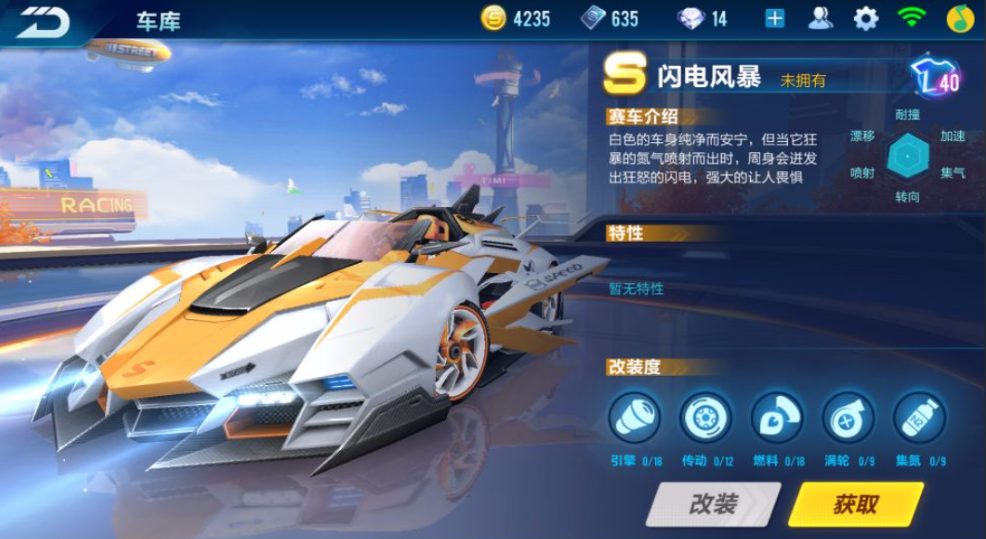Tap the level 40 badge icon
This screenshot has height=539, width=986.
pyautogui.click(x=935, y=77)
